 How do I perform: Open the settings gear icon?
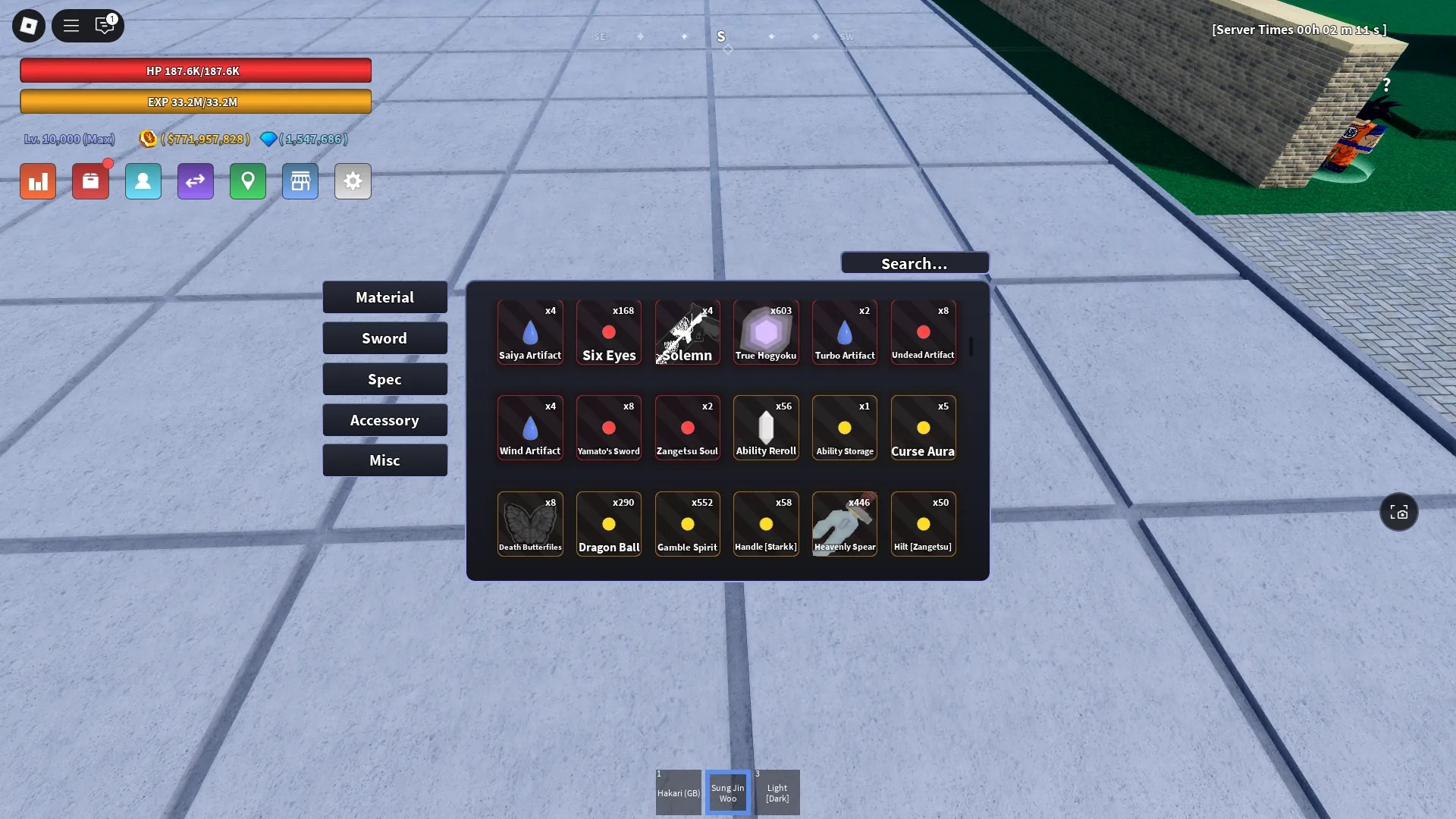[353, 181]
